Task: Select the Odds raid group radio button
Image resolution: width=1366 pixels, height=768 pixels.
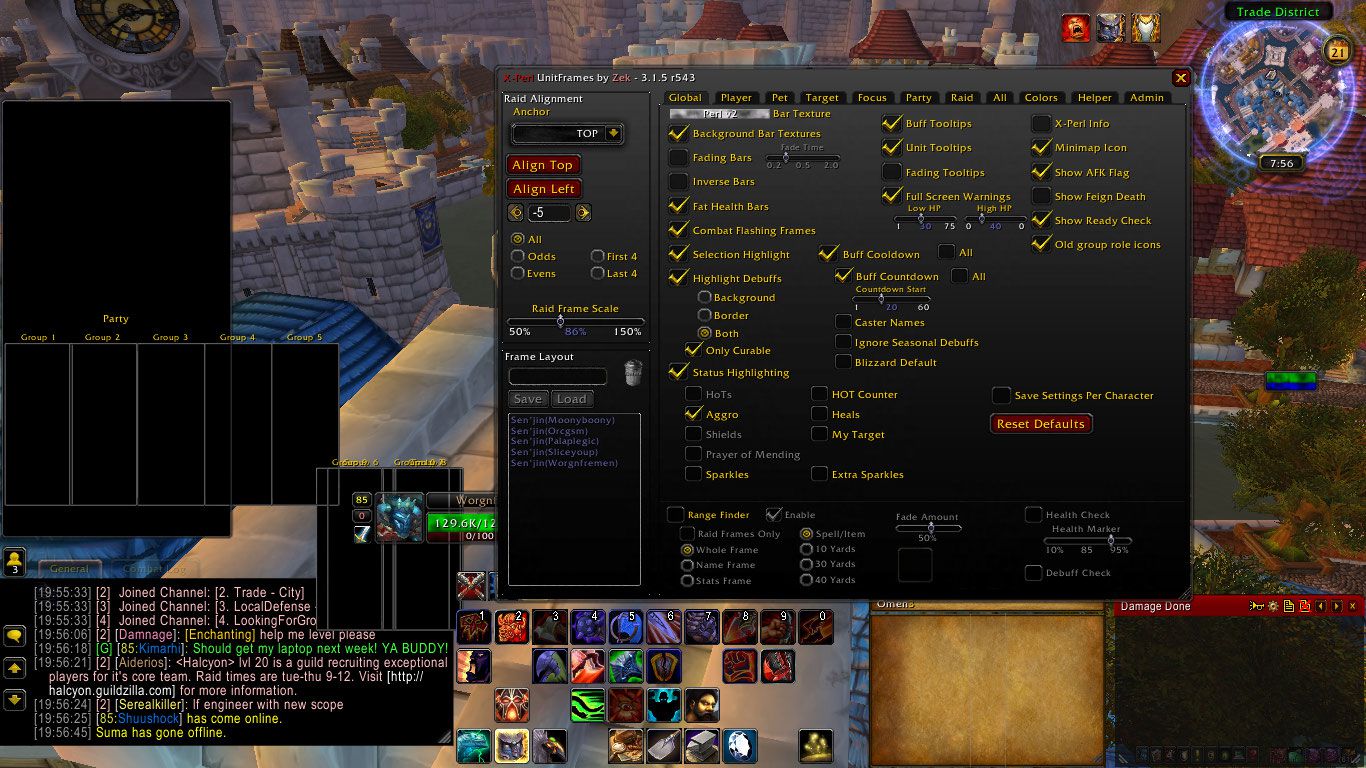Action: pyautogui.click(x=518, y=257)
